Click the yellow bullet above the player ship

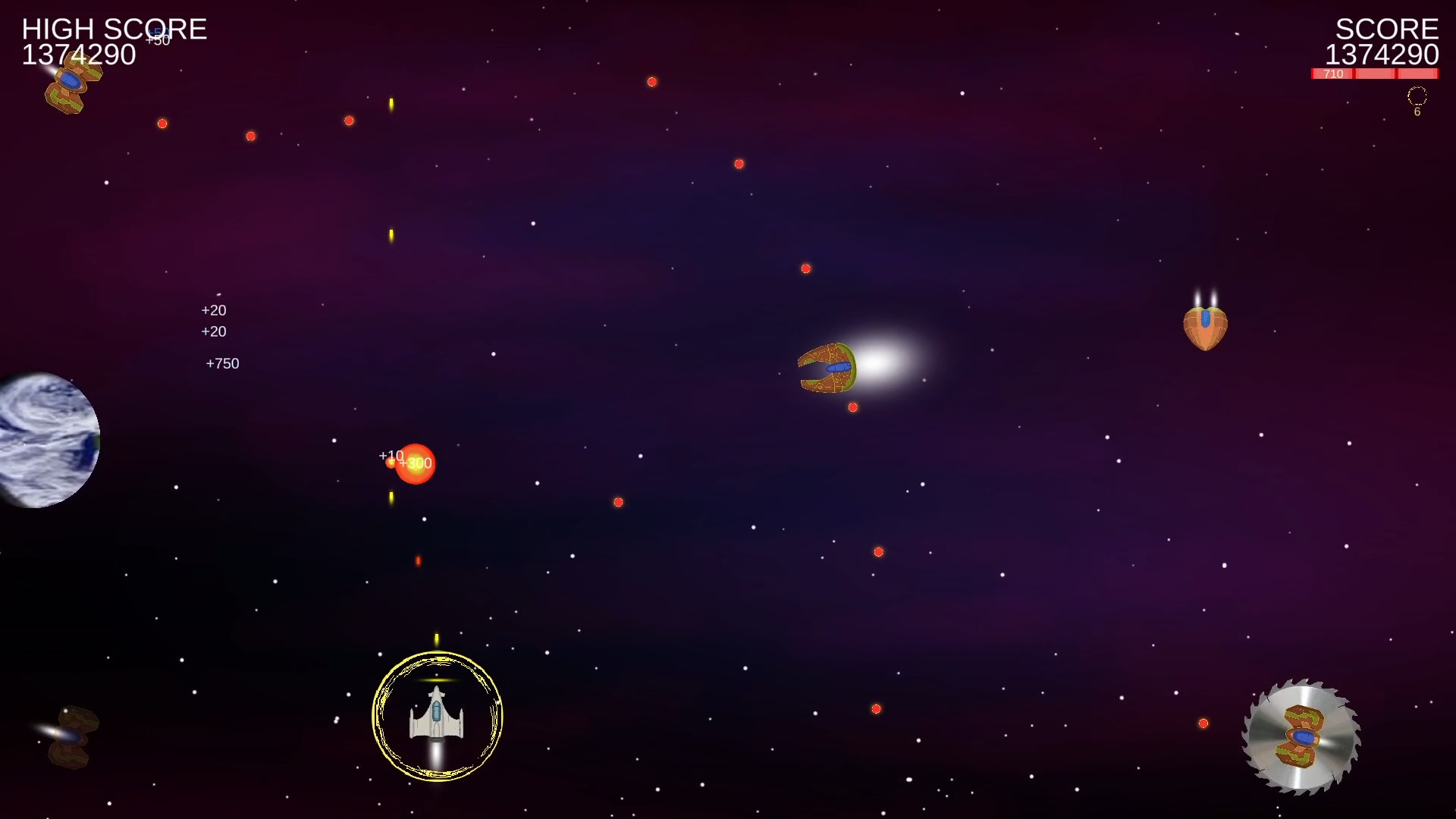437,638
